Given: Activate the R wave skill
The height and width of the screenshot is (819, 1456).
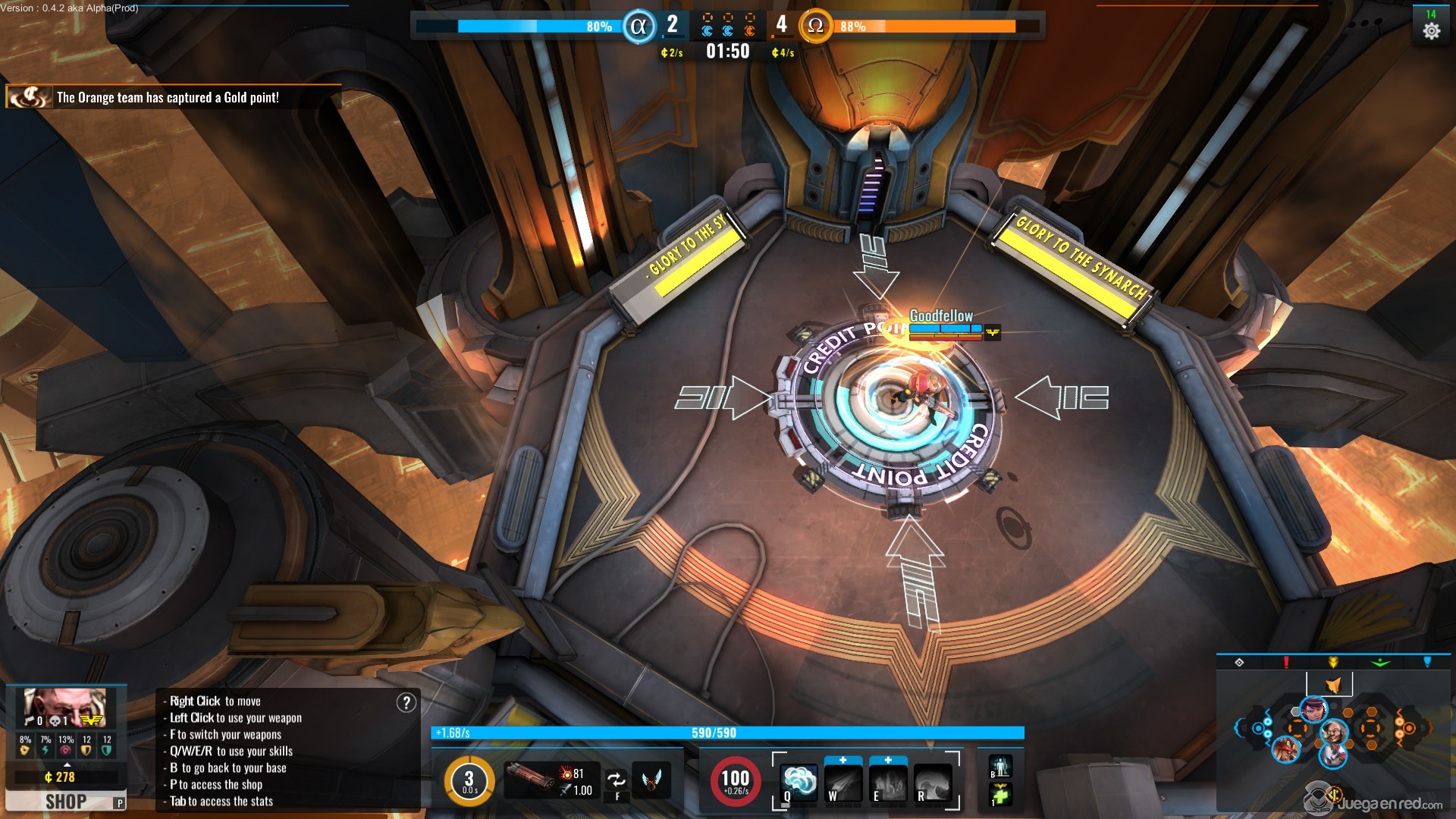Looking at the screenshot, I should point(933,783).
